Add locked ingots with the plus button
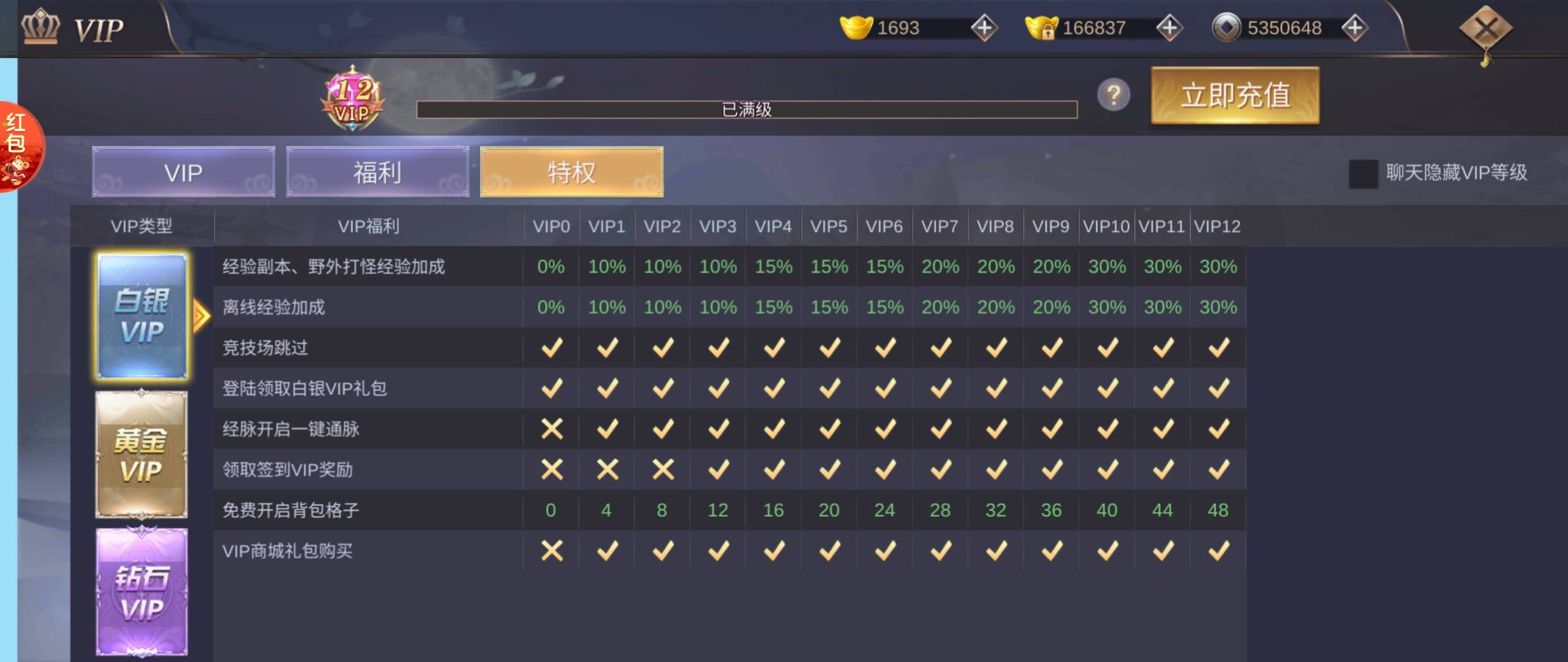This screenshot has width=1568, height=662. 1169,28
